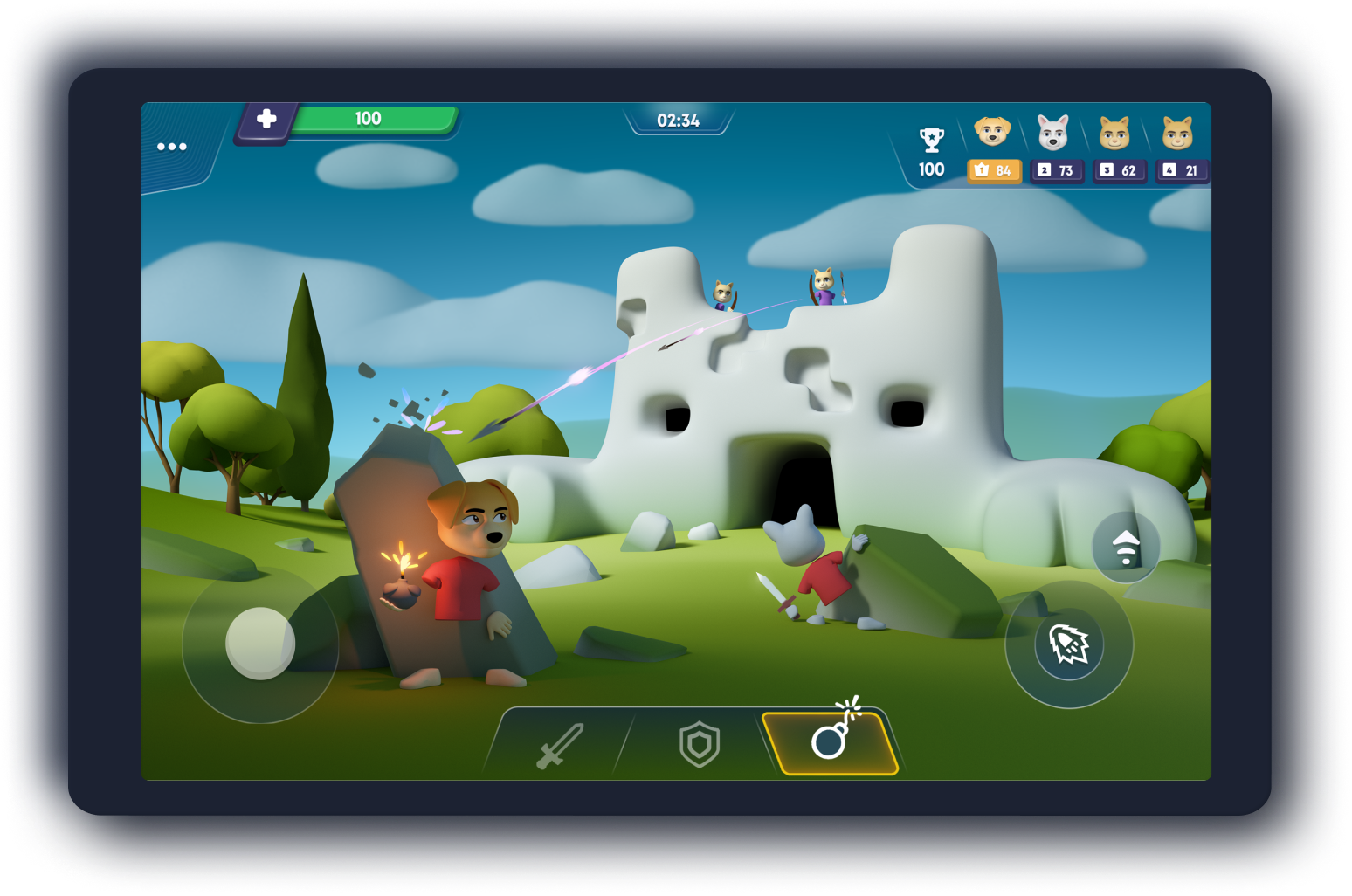Select the first-place dog player avatar

point(992,133)
